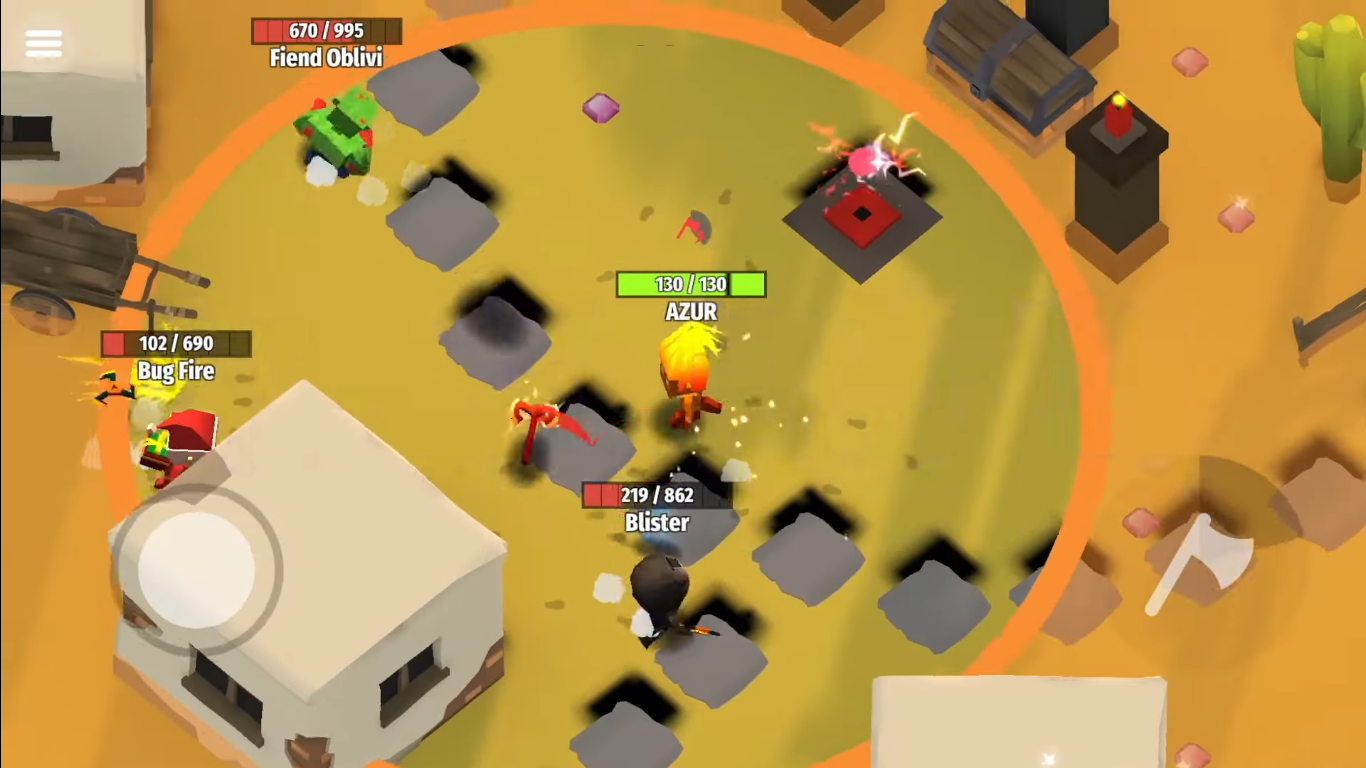Click Blister's name label
This screenshot has height=768, width=1366.
click(660, 522)
